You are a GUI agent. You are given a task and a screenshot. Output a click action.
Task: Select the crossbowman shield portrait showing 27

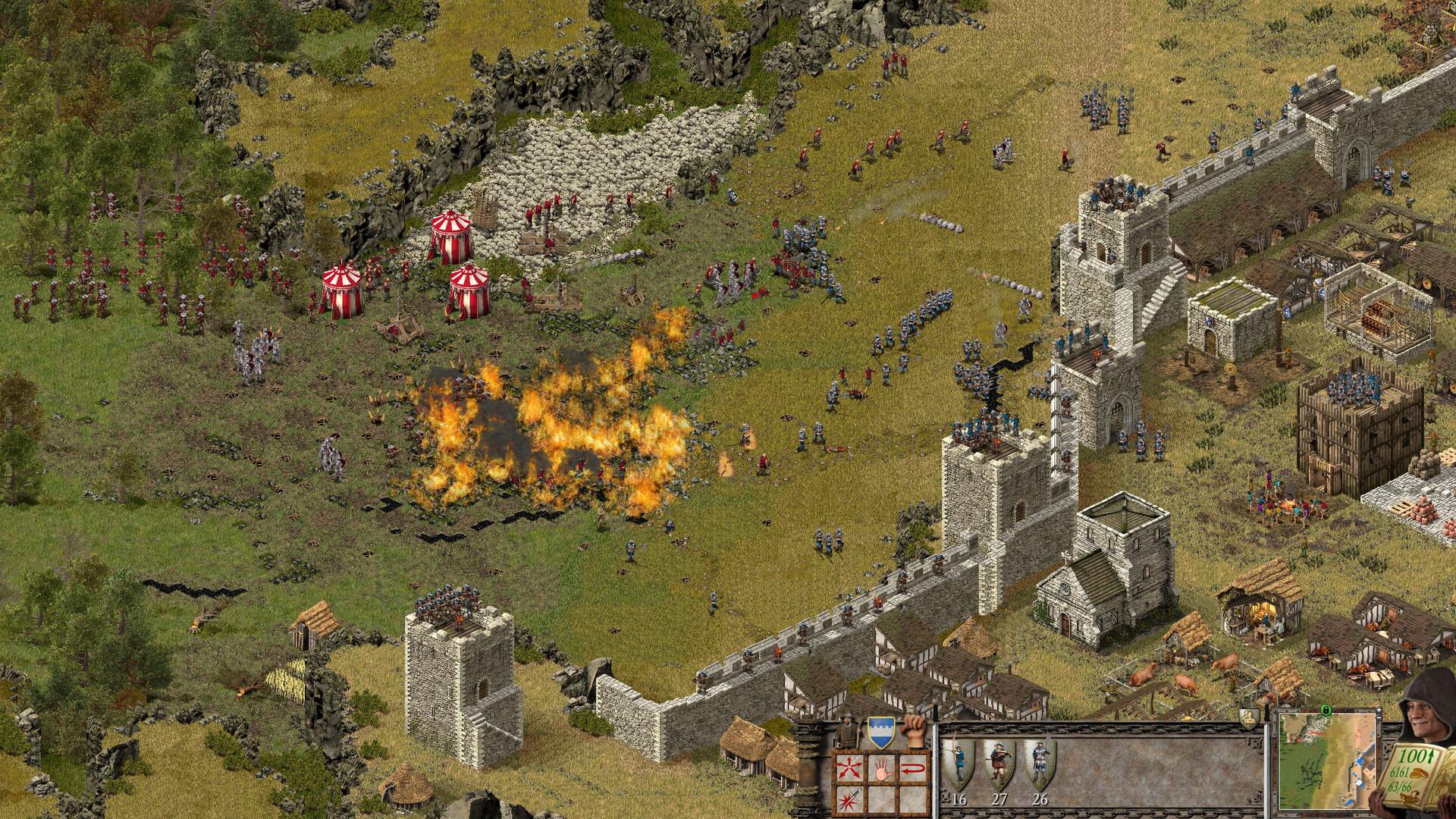pos(1001,761)
